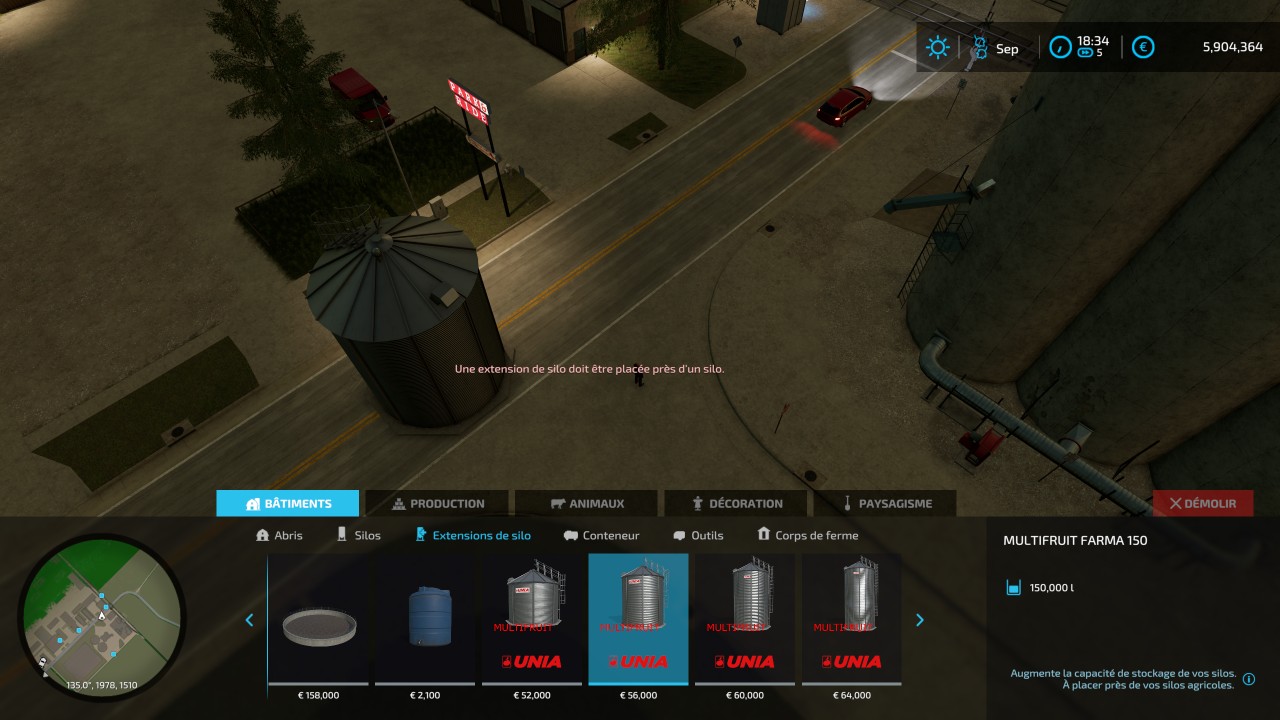Open the Conteneur subcategory
Image resolution: width=1280 pixels, height=720 pixels.
click(601, 535)
